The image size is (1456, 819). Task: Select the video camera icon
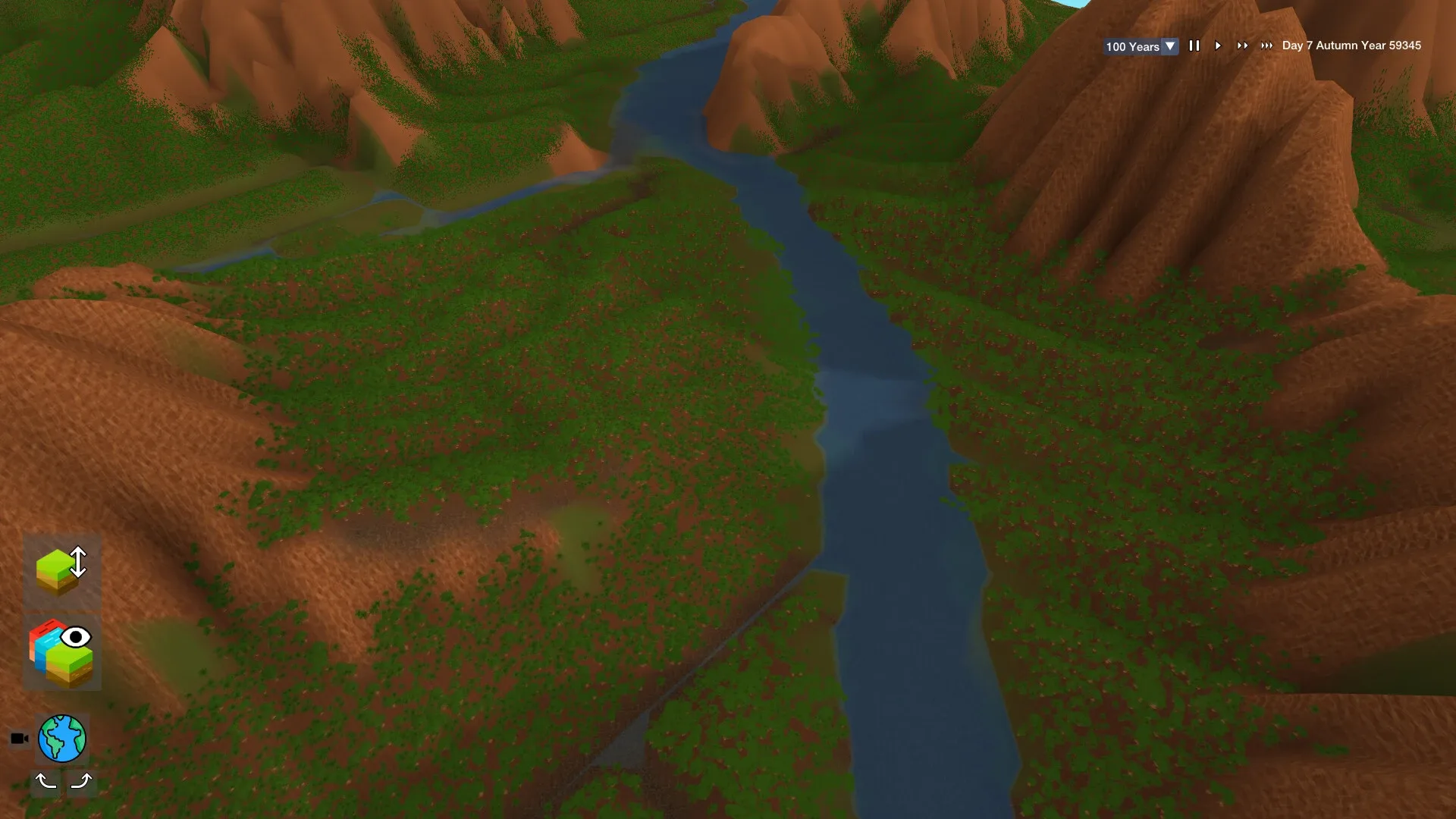pyautogui.click(x=19, y=736)
